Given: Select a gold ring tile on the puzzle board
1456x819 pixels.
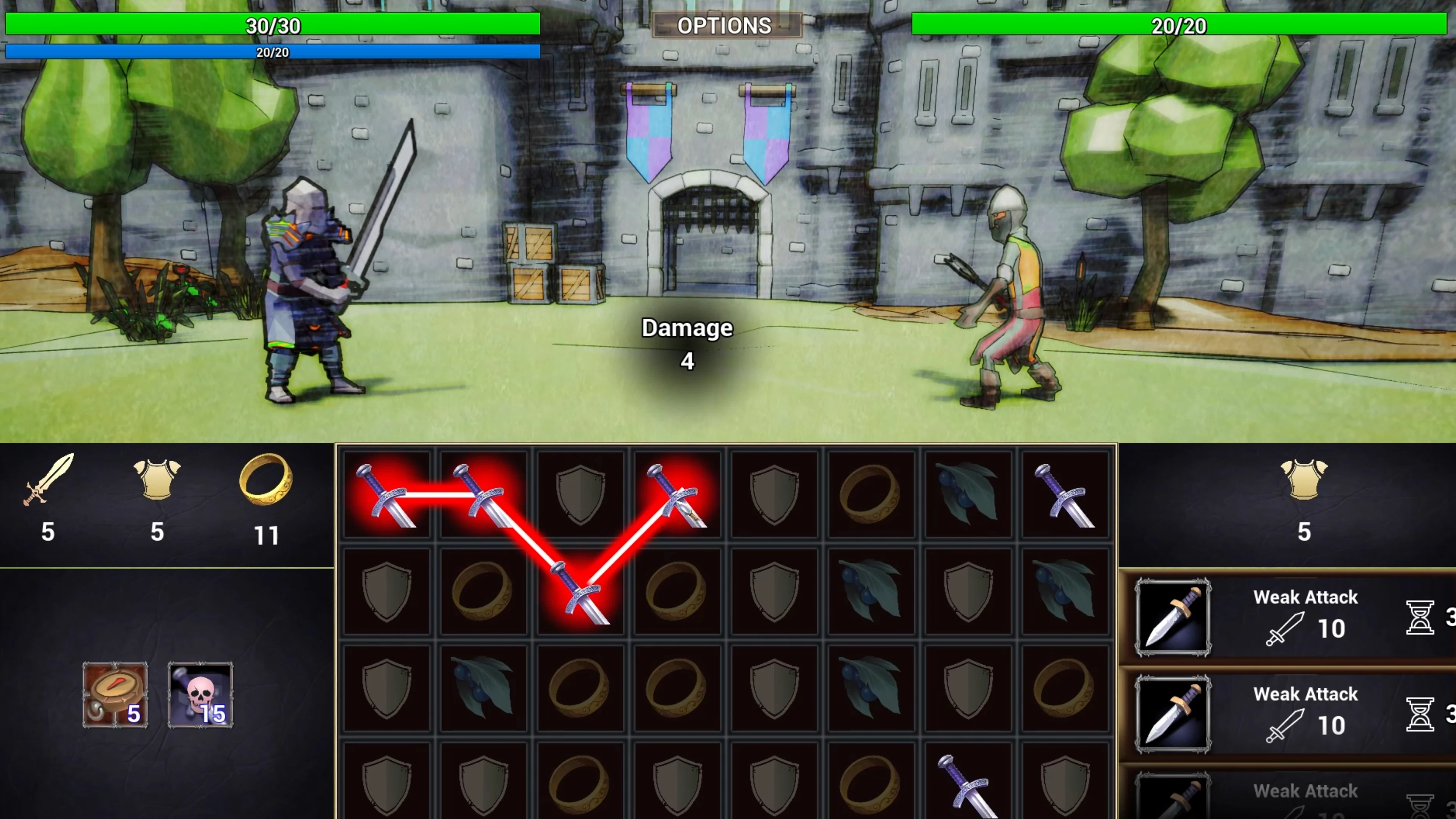Looking at the screenshot, I should click(x=871, y=494).
